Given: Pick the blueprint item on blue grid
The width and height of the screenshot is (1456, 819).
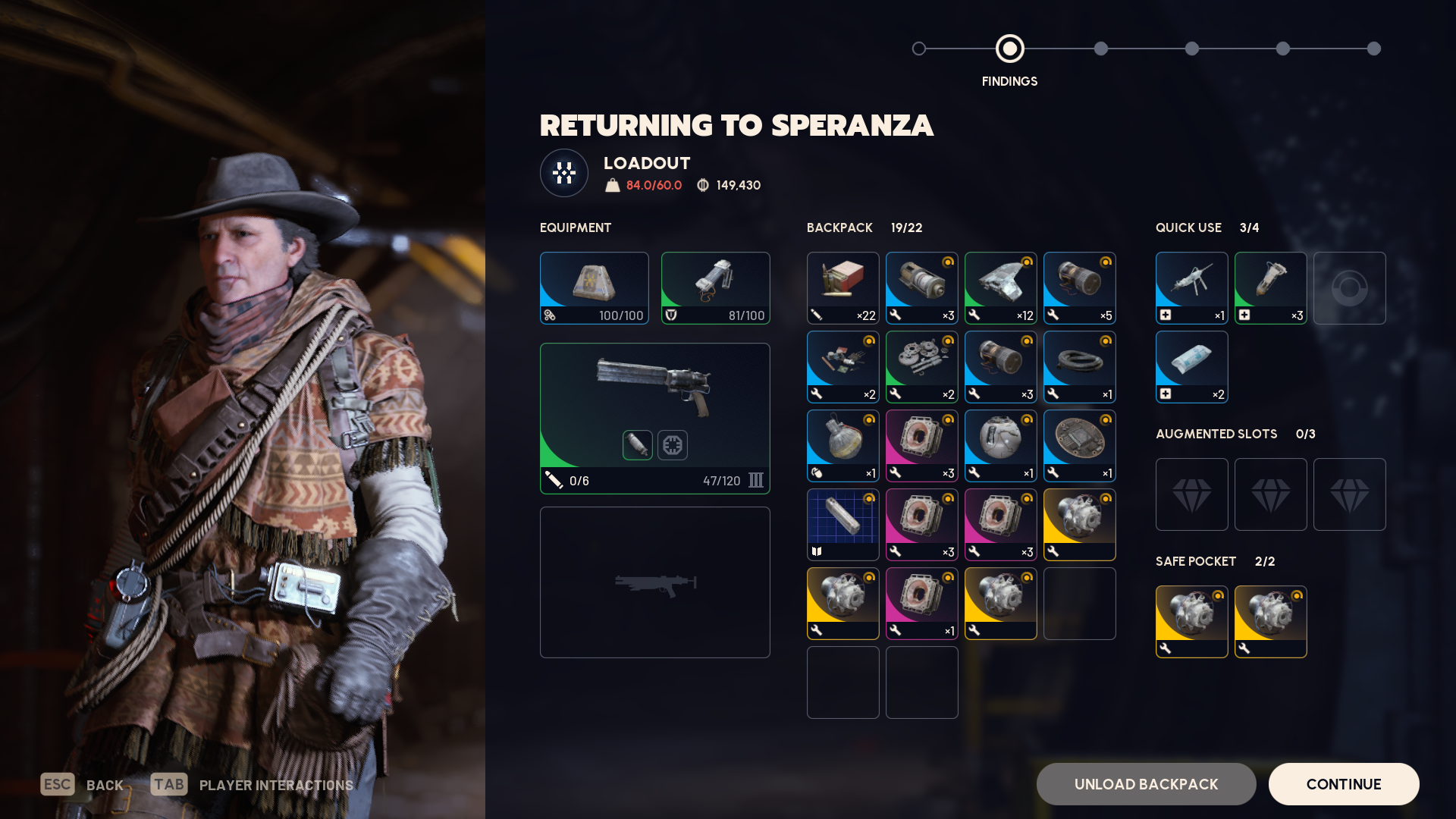Looking at the screenshot, I should click(843, 525).
